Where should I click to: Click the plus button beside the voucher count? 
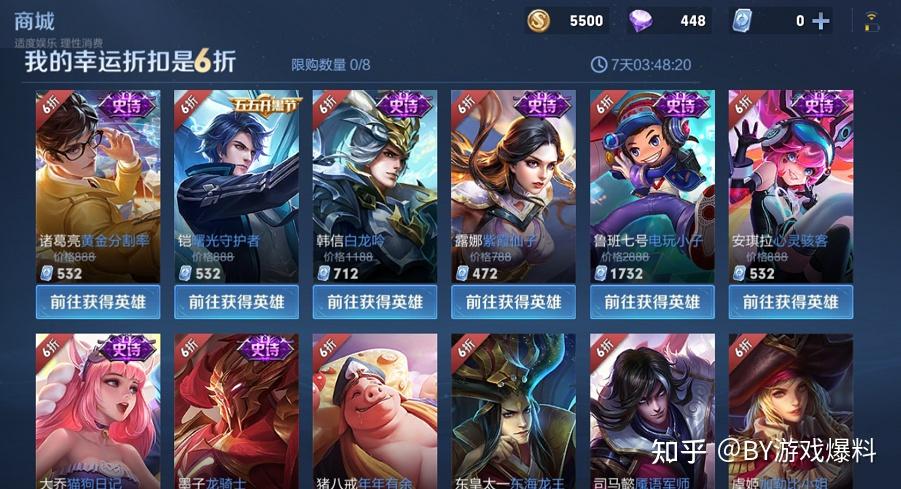click(x=821, y=21)
